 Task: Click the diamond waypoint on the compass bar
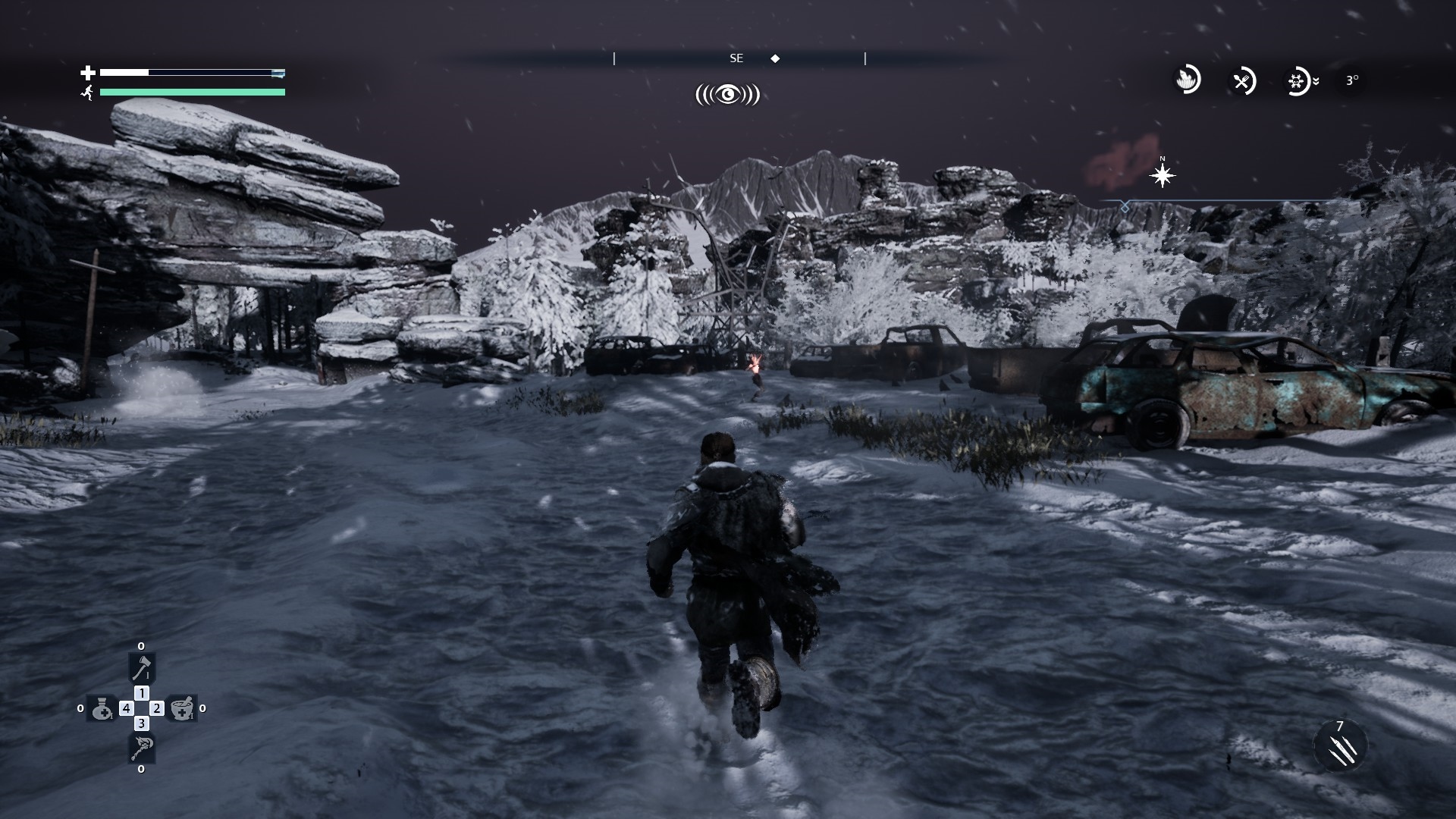coord(775,58)
